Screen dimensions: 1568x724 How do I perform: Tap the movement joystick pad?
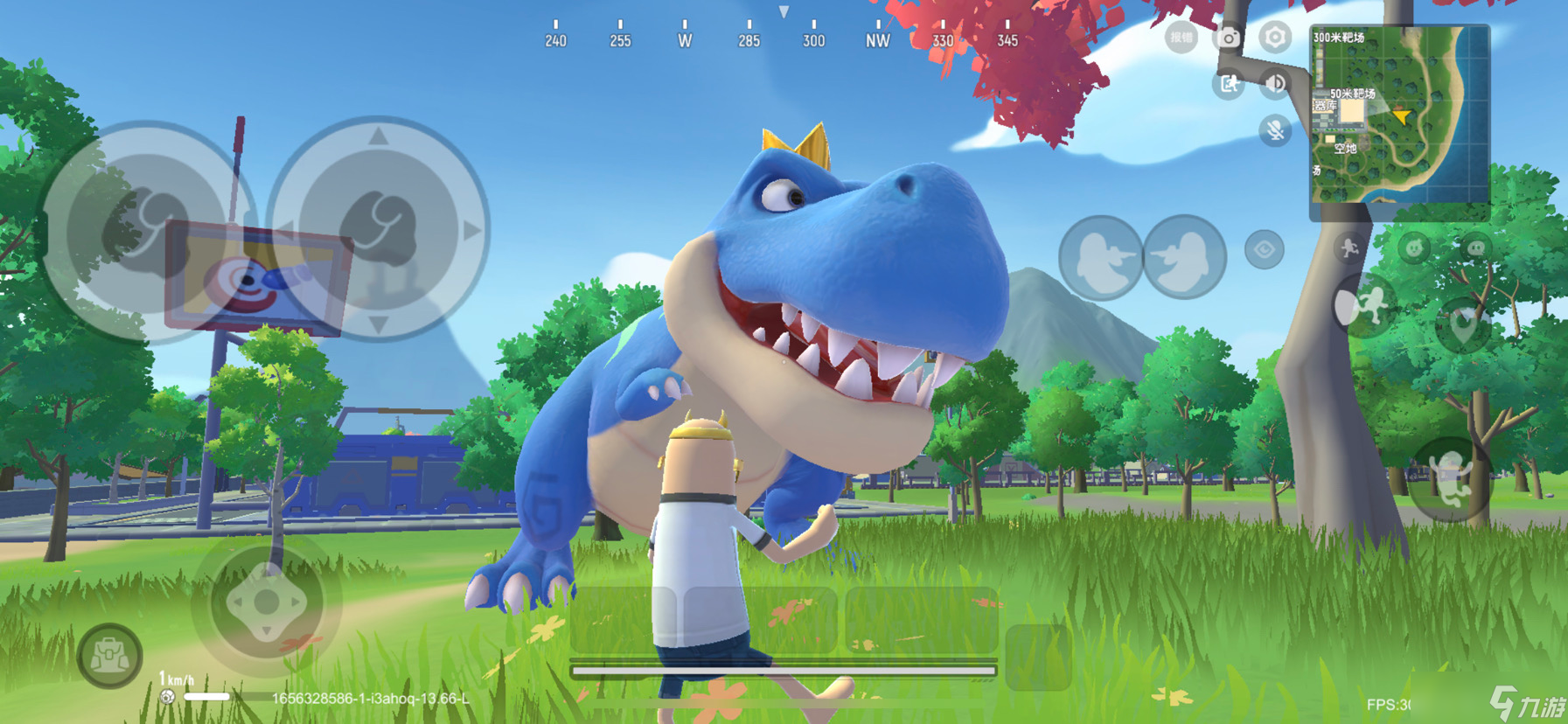tap(267, 602)
